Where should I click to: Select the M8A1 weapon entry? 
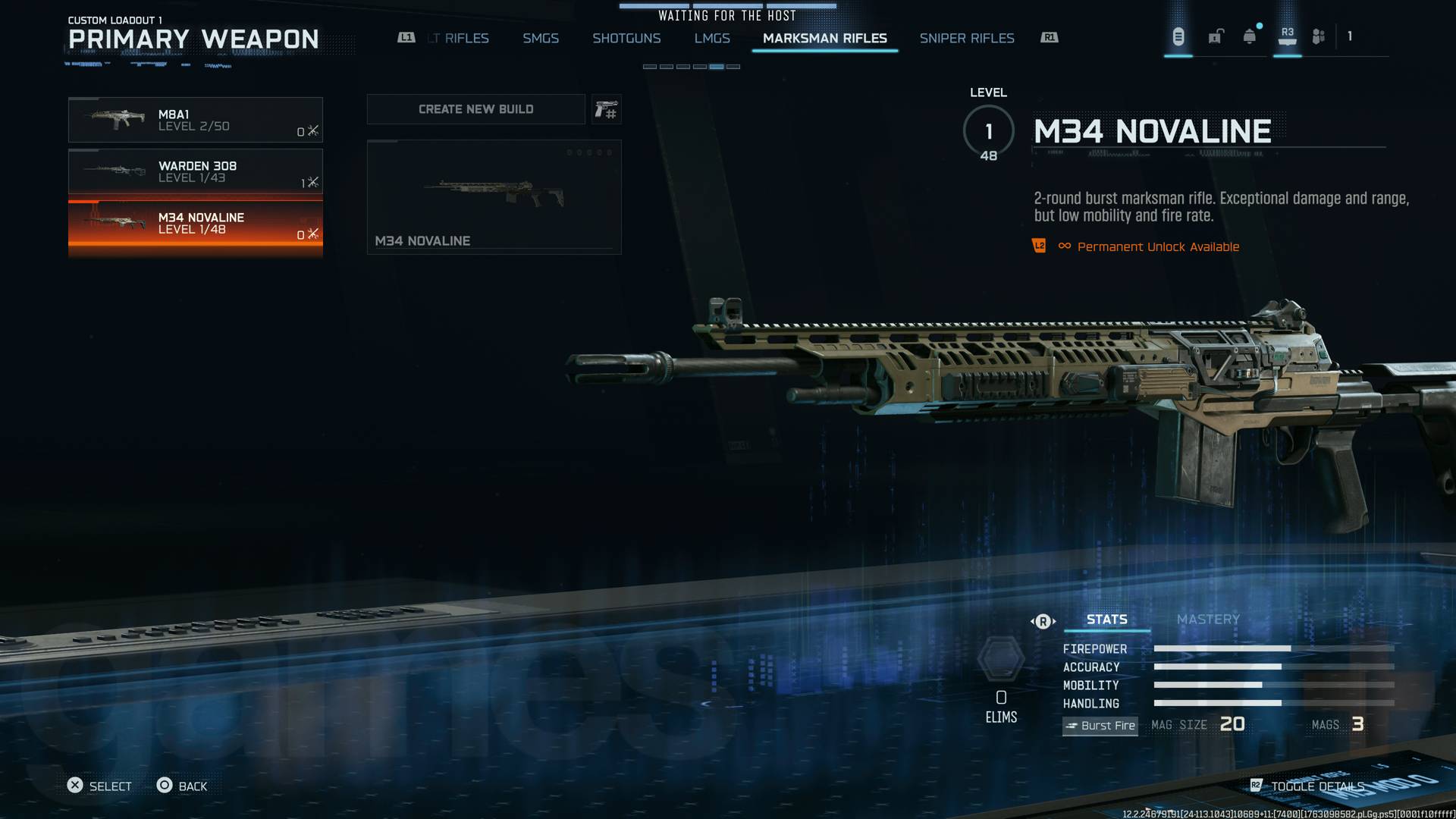click(195, 120)
